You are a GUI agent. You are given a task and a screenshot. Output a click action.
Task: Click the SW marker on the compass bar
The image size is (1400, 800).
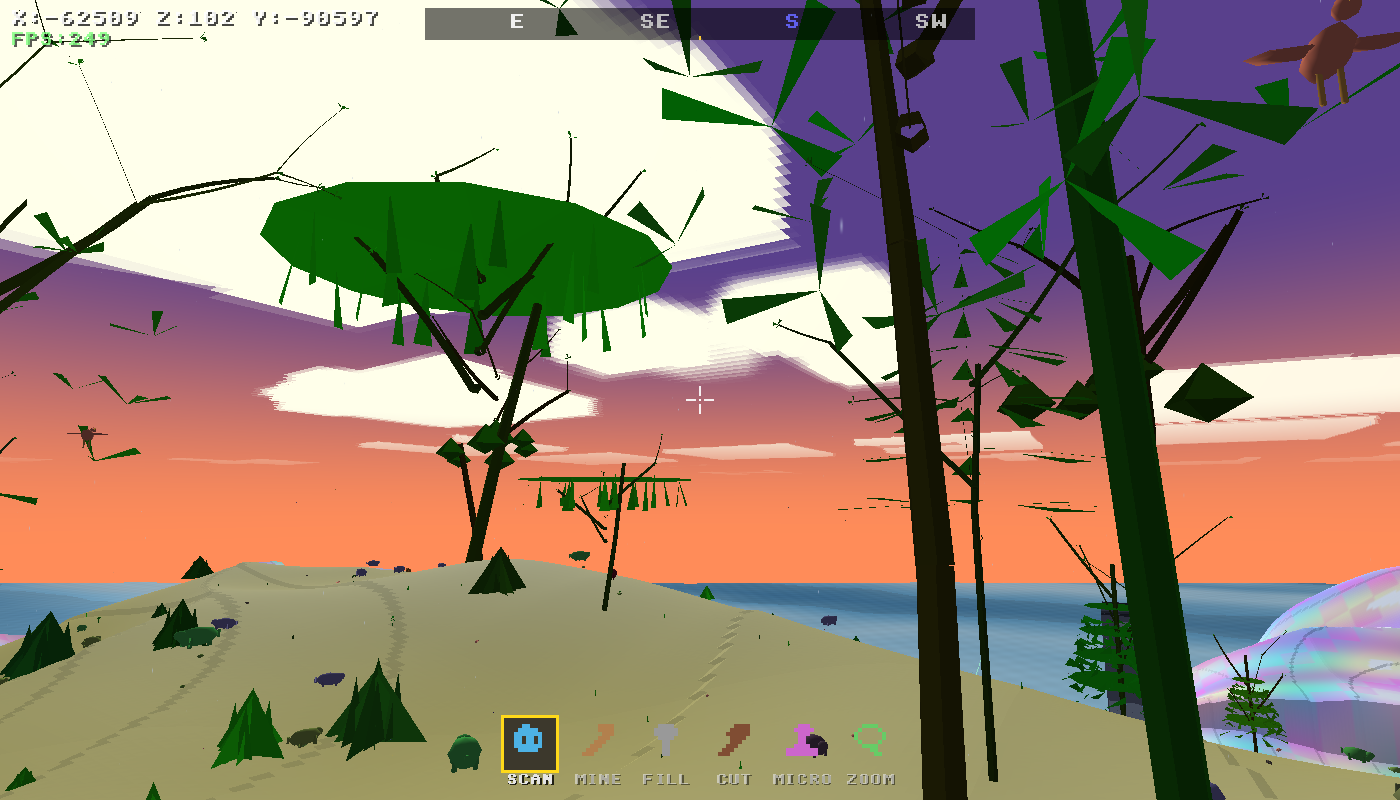[x=932, y=22]
